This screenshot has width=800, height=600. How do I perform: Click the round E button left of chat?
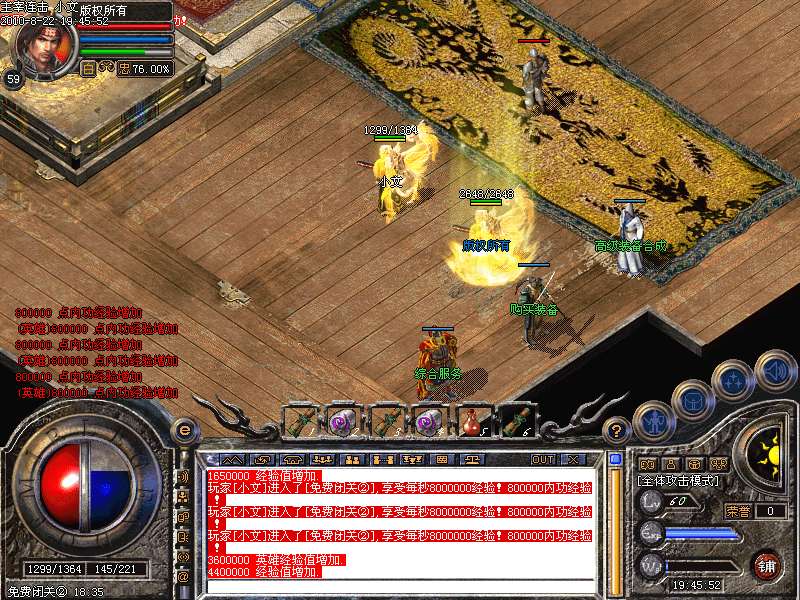184,431
